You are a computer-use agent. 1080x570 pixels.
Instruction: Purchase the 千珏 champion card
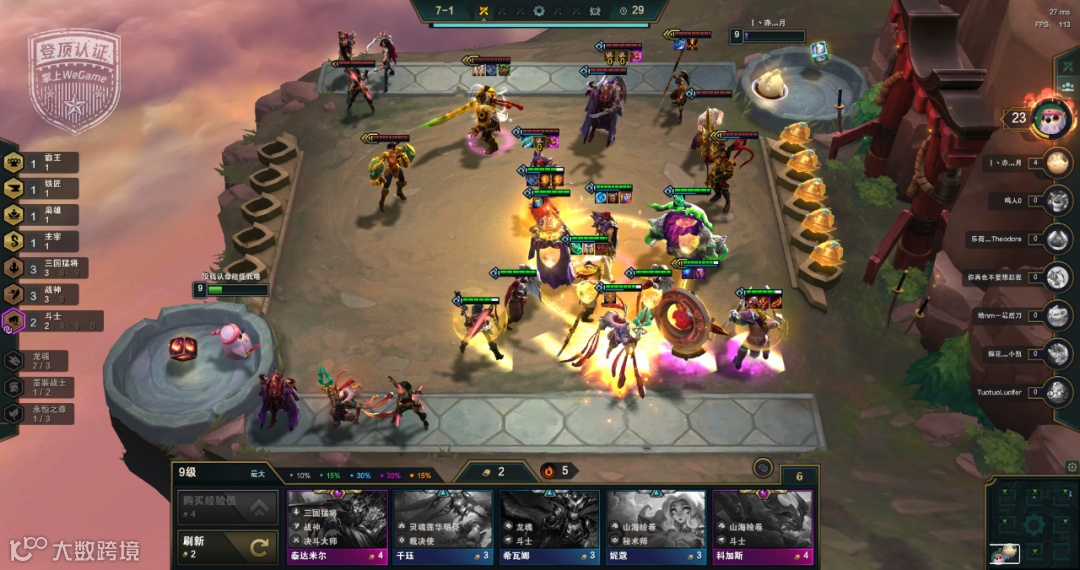[x=443, y=525]
